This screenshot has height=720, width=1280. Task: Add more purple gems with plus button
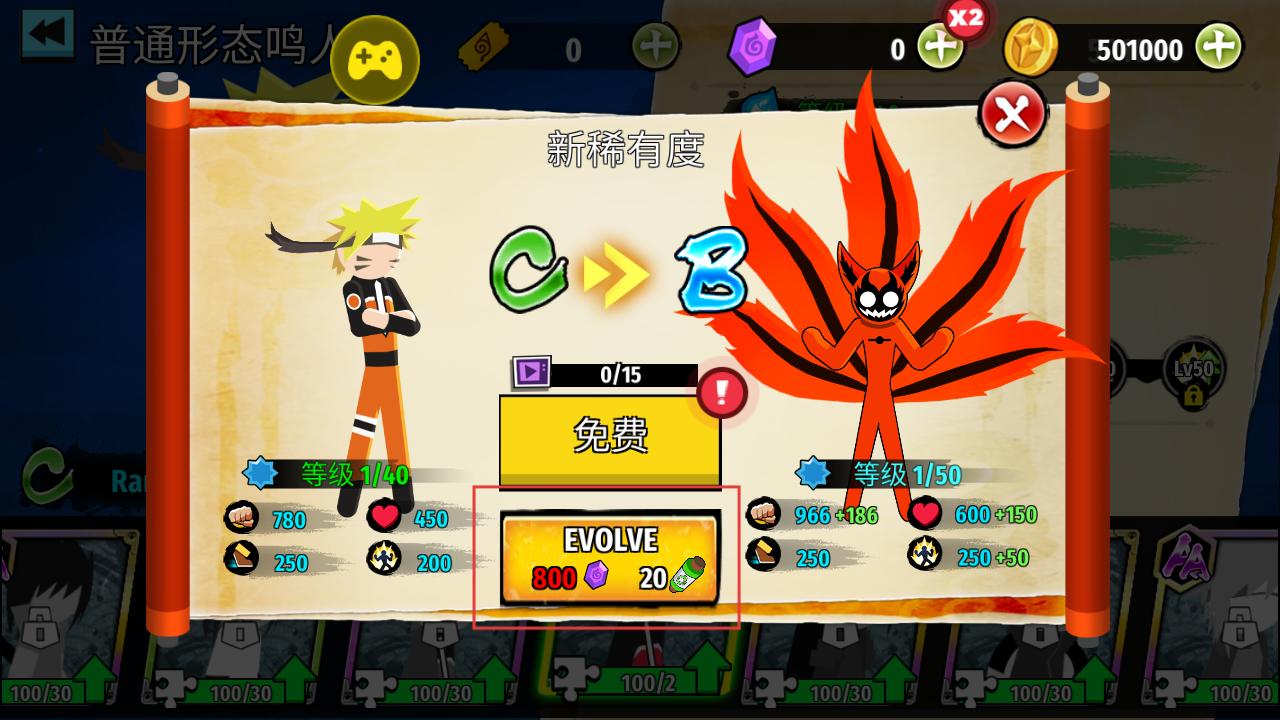[x=940, y=47]
